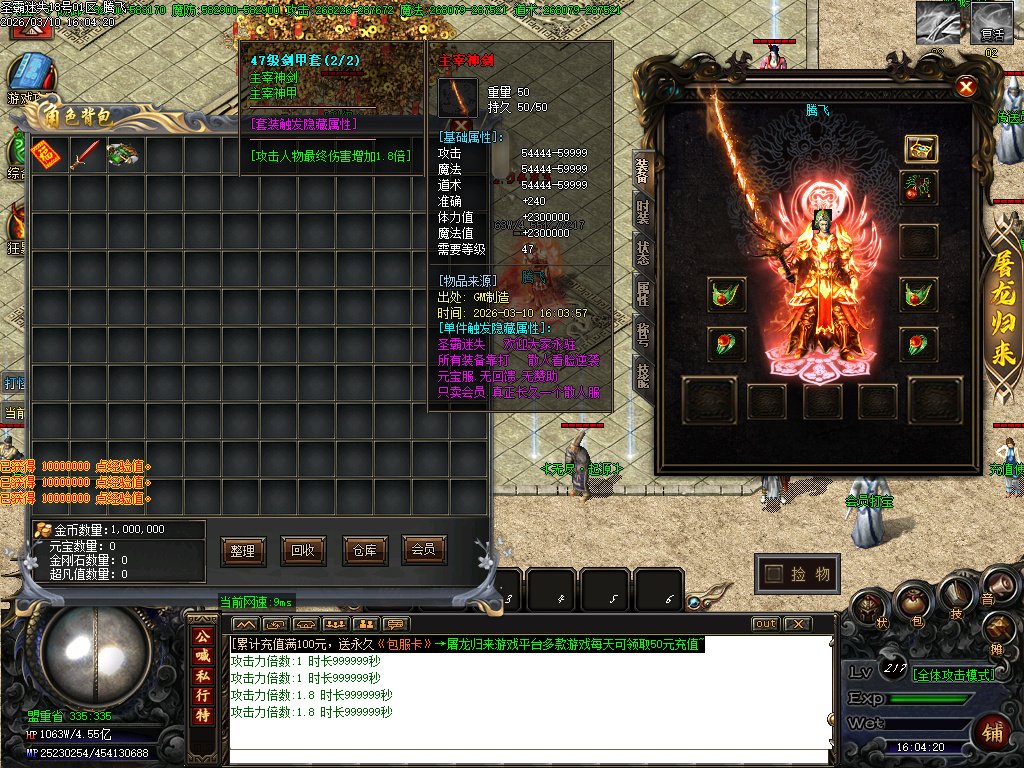Close the character equipment panel
Image resolution: width=1024 pixels, height=768 pixels.
click(x=966, y=87)
